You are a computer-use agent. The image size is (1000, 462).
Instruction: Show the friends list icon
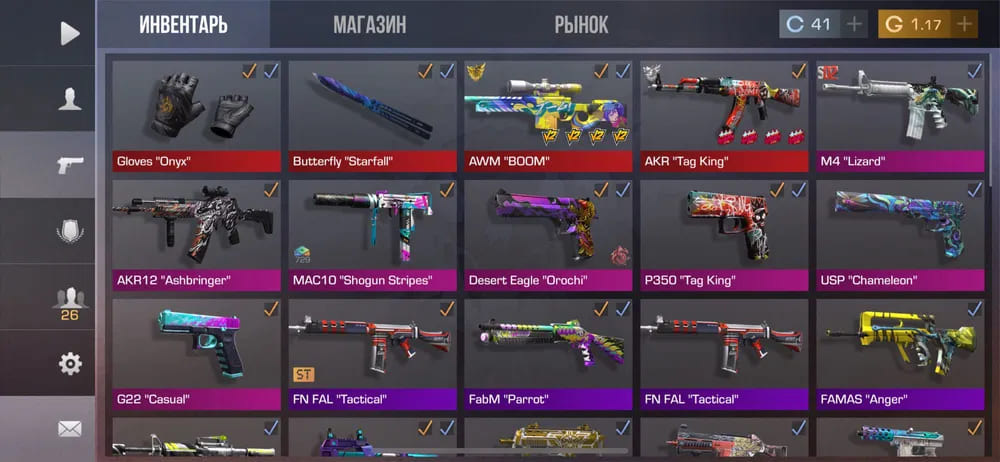coord(69,300)
